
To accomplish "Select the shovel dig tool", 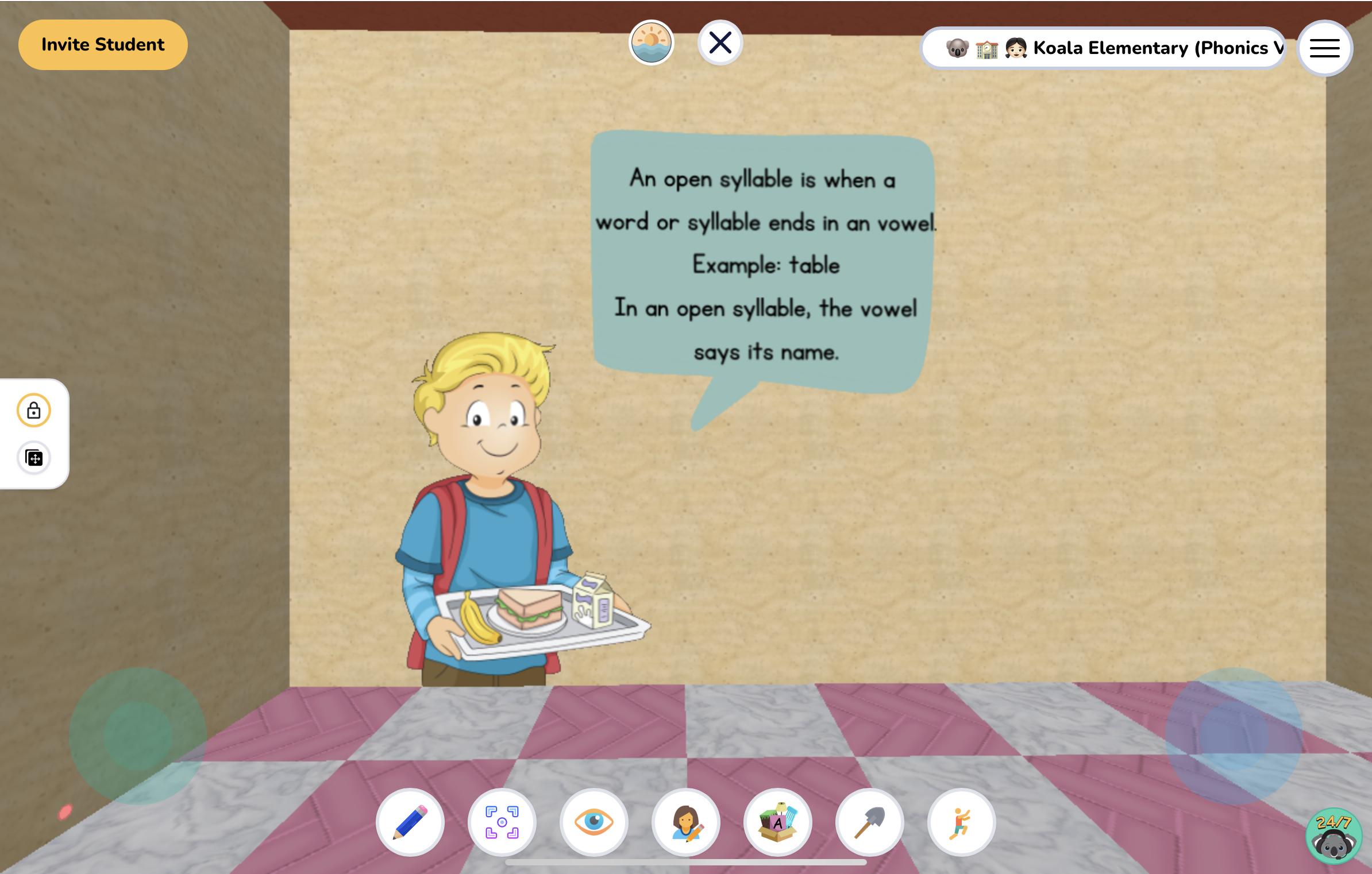I will coord(869,822).
